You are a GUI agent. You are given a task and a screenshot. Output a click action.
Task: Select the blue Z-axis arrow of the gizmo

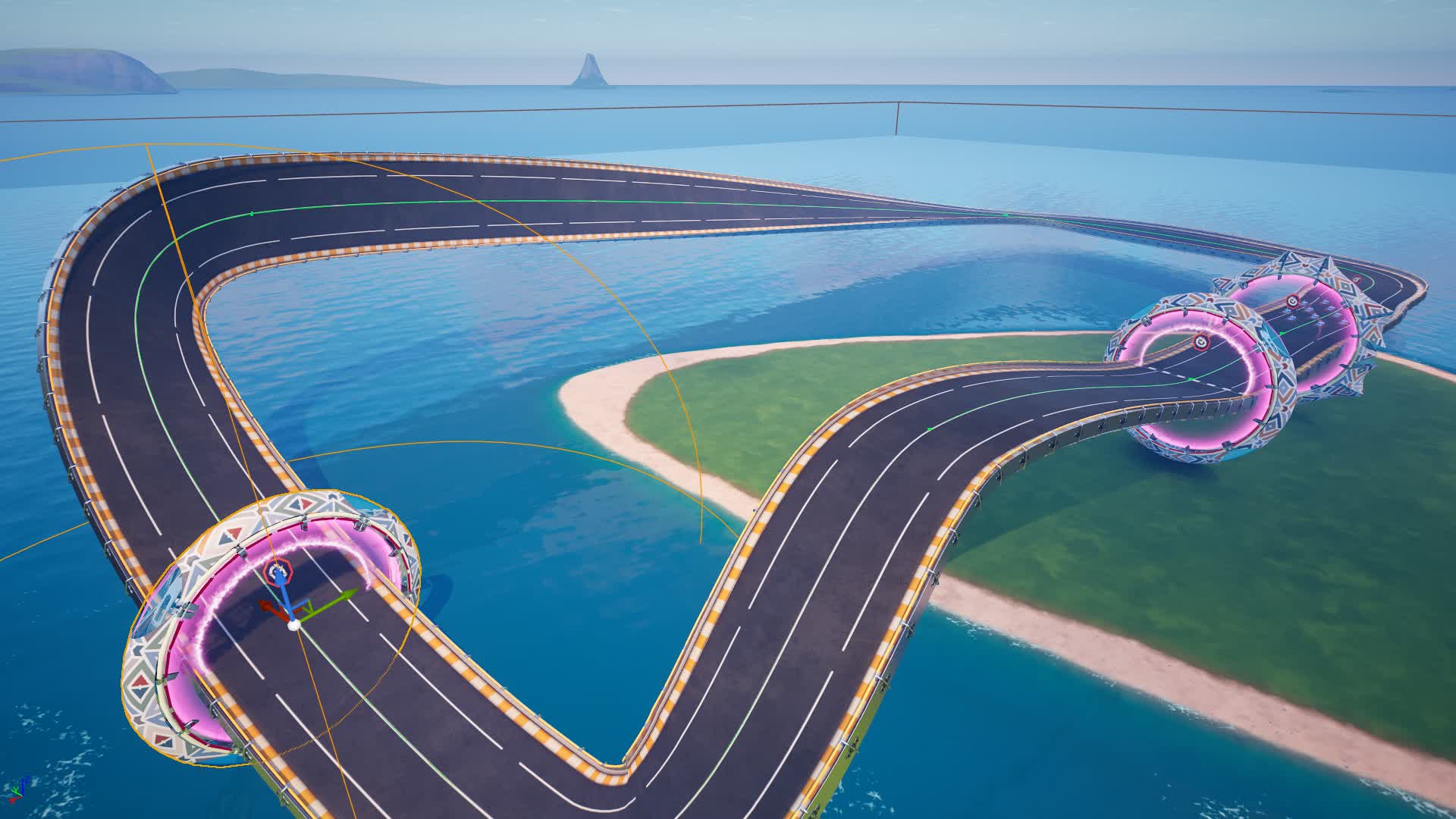(283, 591)
